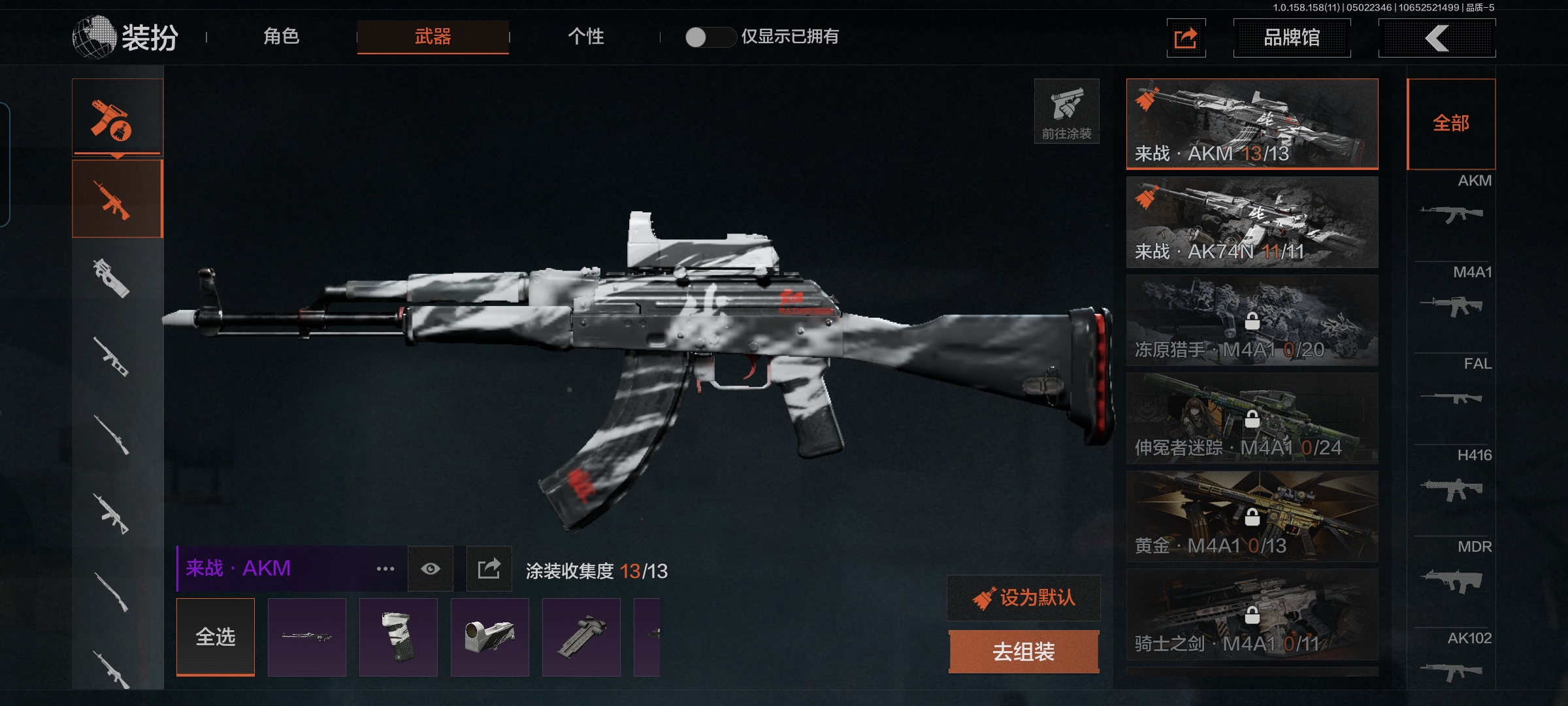The width and height of the screenshot is (1568, 706).
Task: Click the 前往涂装 icon
Action: coord(1066,111)
